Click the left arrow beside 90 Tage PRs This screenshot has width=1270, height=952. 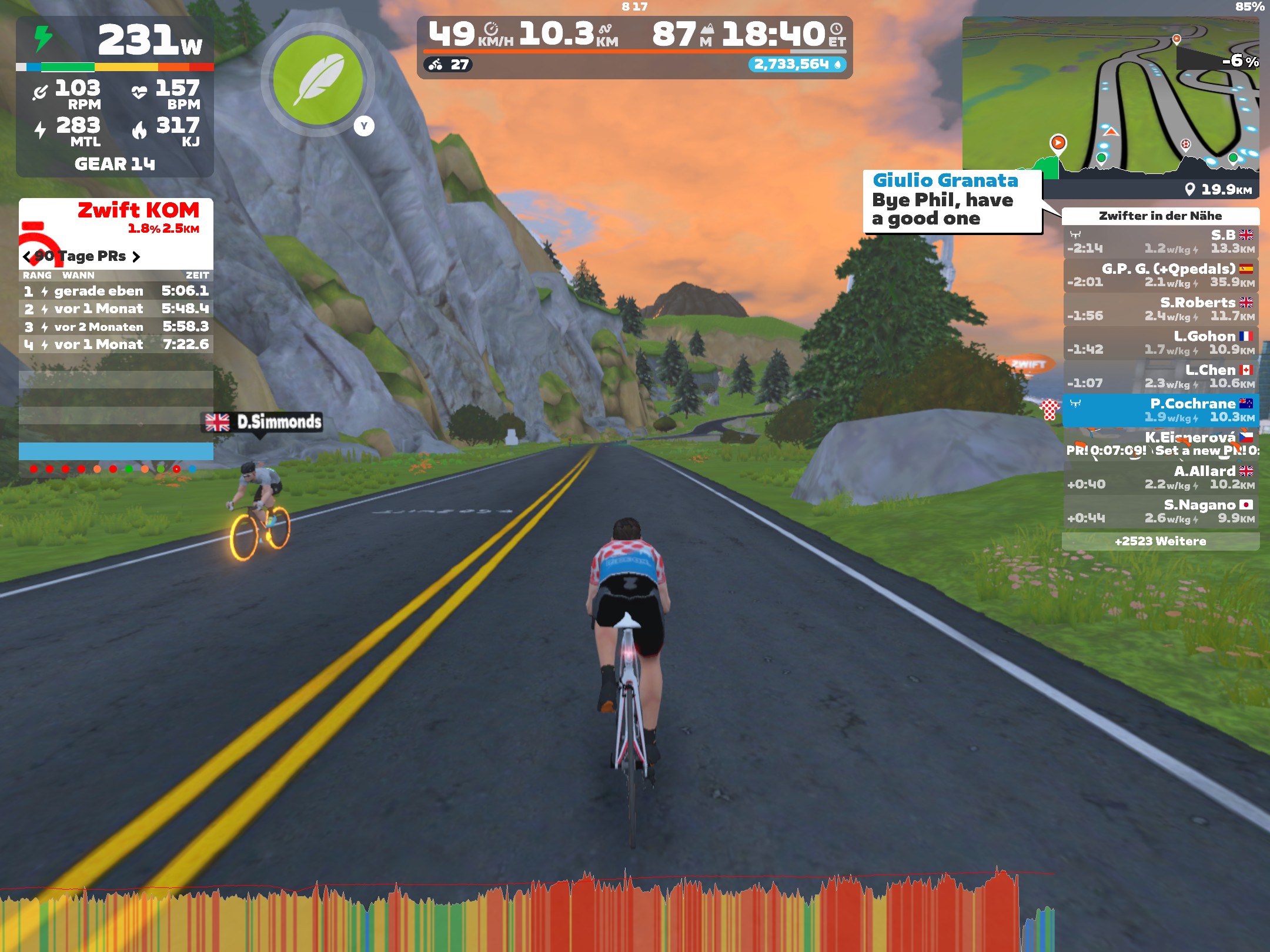[28, 256]
